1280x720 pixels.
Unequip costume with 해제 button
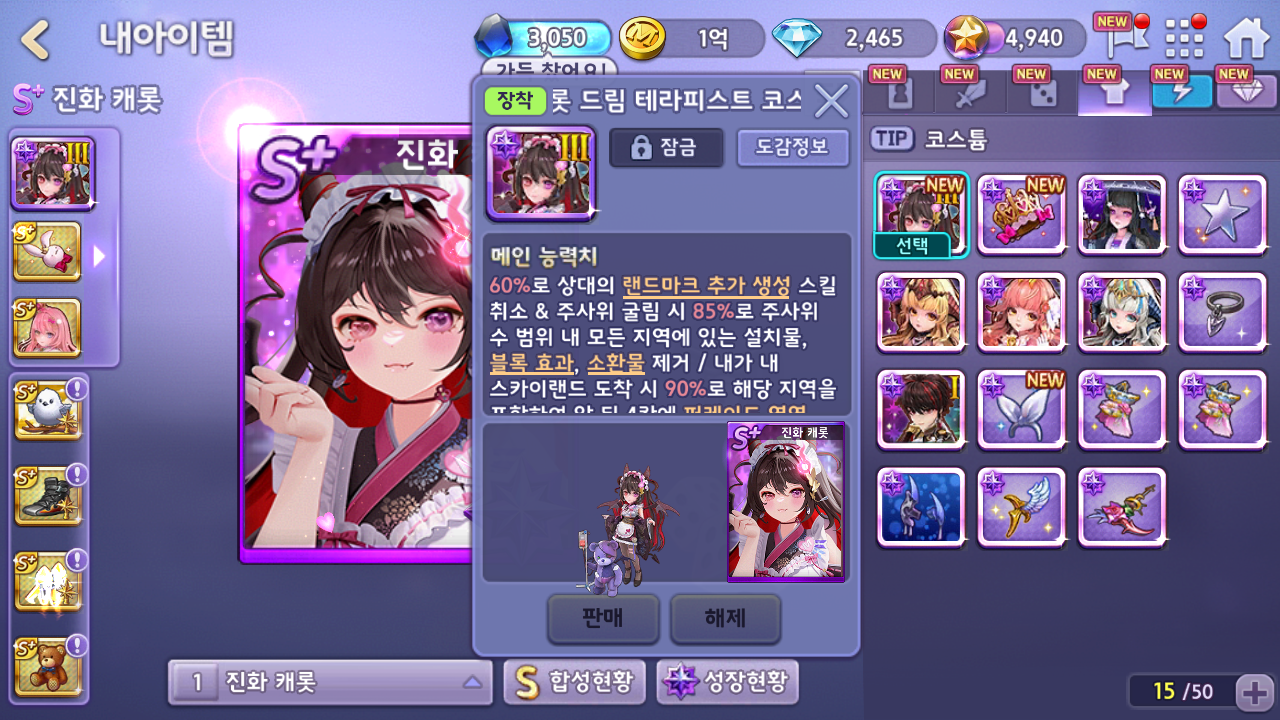[725, 618]
